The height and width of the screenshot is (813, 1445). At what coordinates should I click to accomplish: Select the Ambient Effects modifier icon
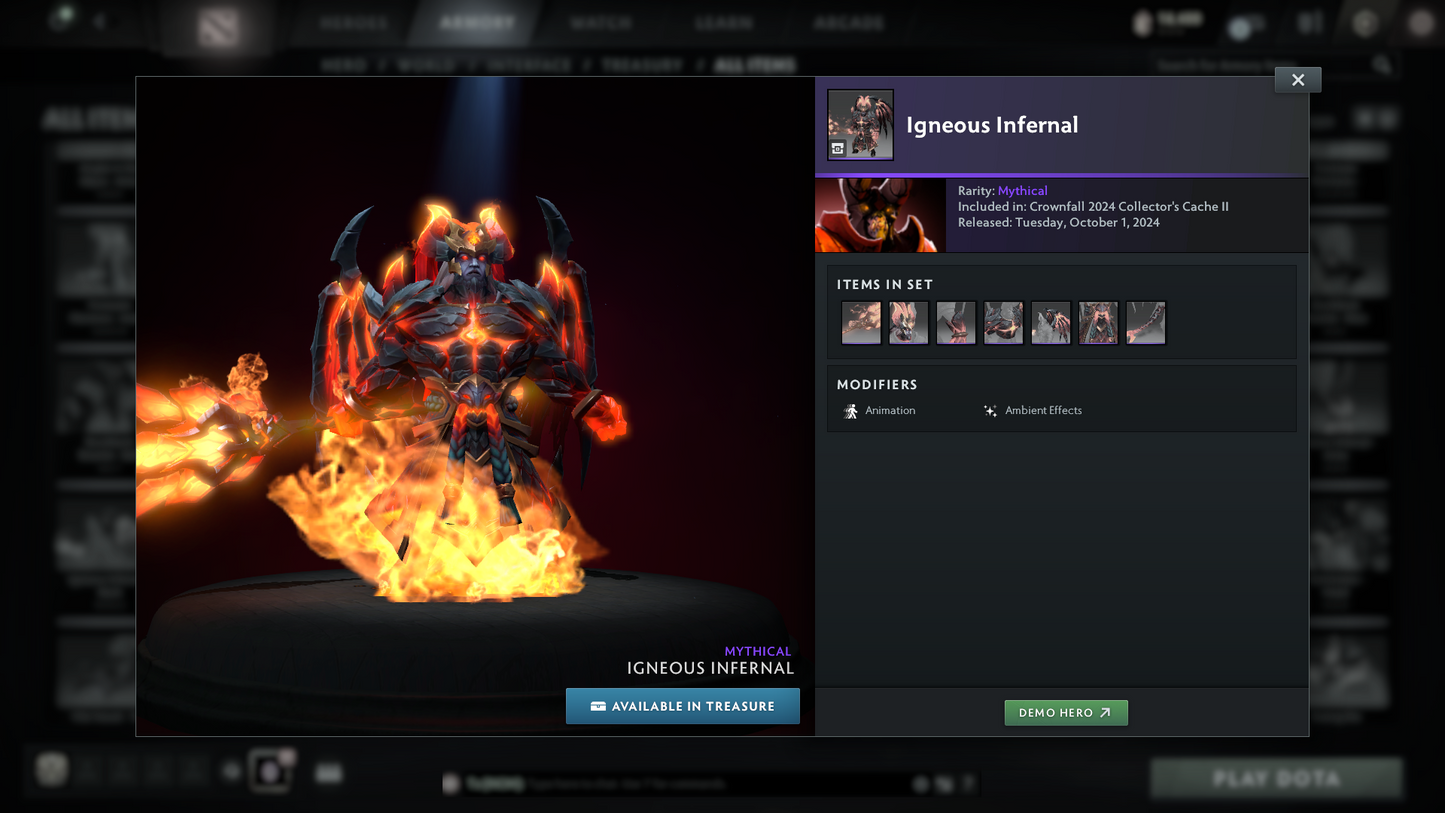click(989, 410)
